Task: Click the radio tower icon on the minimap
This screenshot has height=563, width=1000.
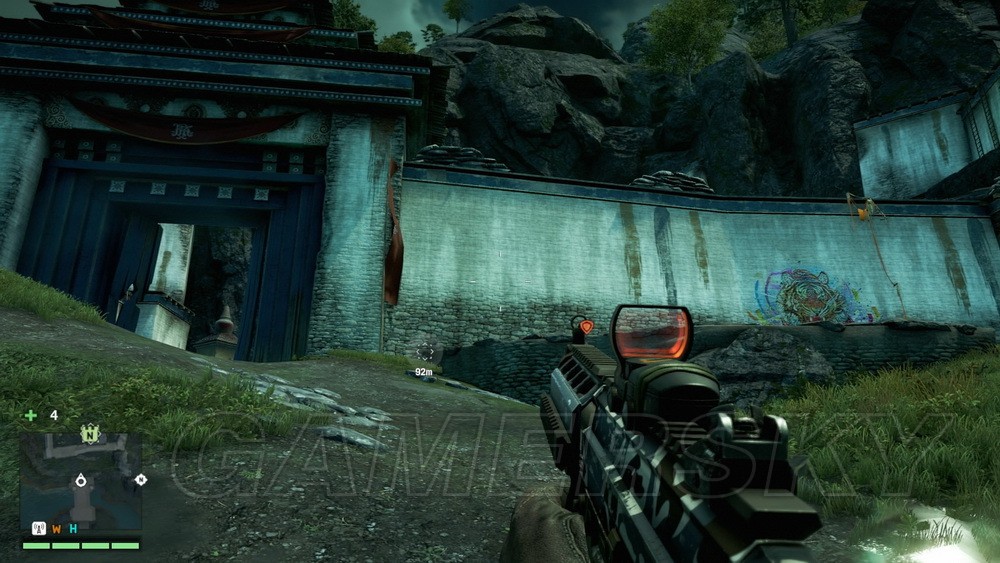Action: pyautogui.click(x=40, y=529)
